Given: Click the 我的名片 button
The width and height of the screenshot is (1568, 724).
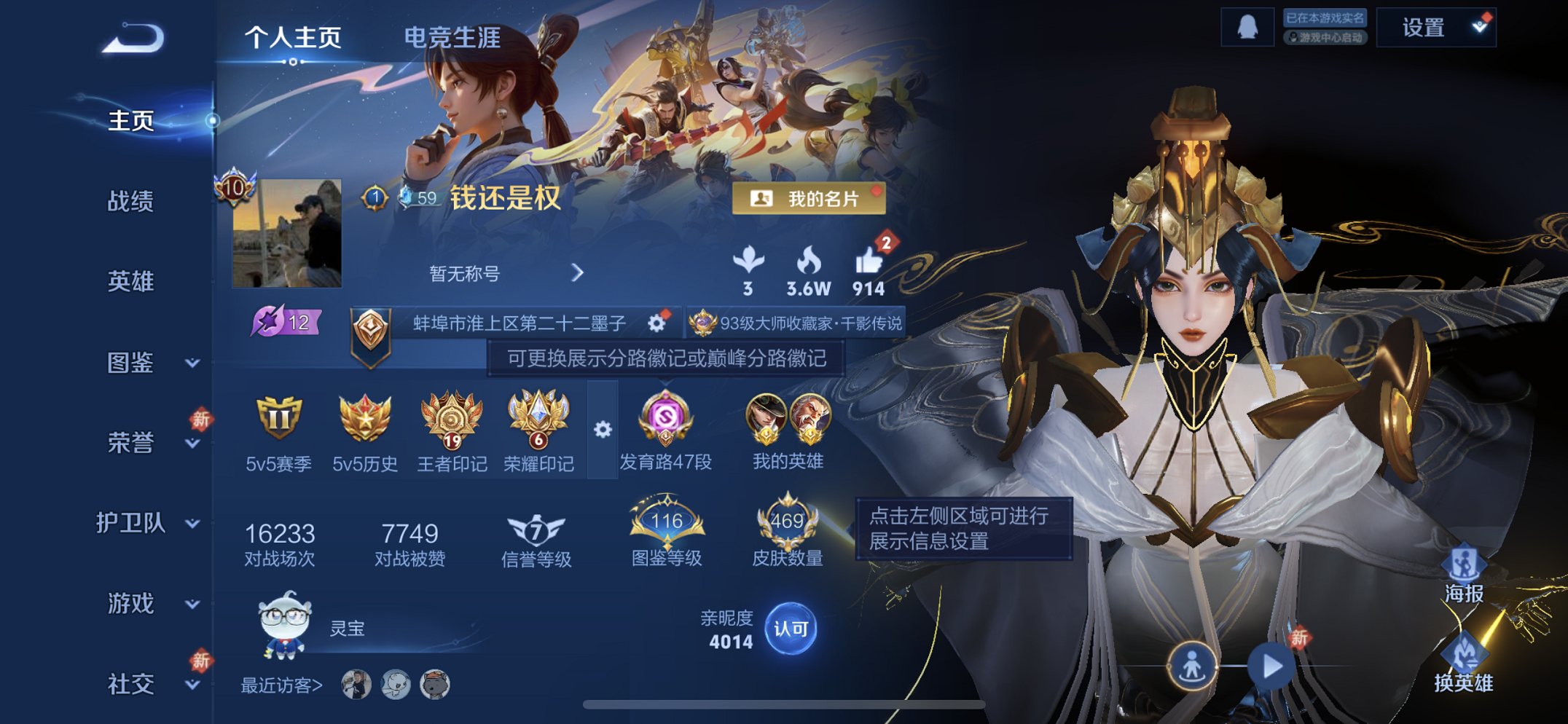Looking at the screenshot, I should (811, 200).
